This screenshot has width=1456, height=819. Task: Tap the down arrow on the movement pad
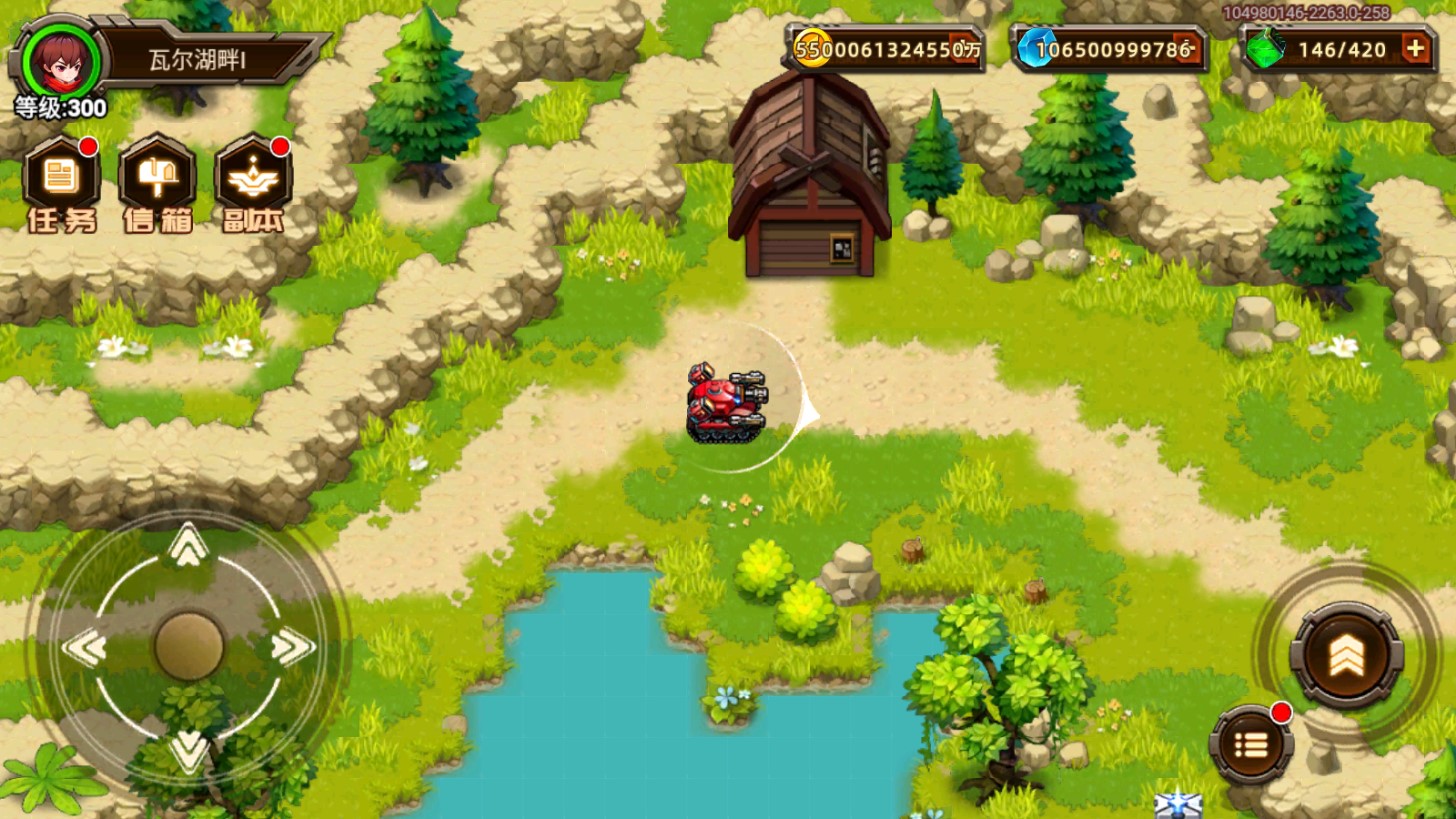coord(188,750)
